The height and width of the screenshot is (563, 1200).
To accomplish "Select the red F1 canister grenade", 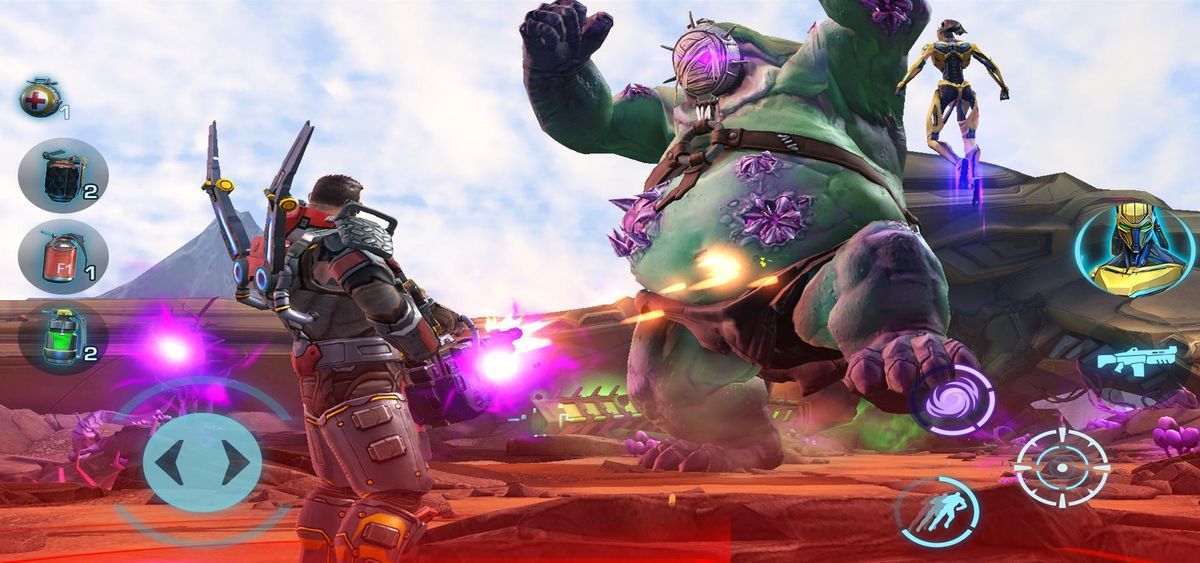I will click(62, 257).
